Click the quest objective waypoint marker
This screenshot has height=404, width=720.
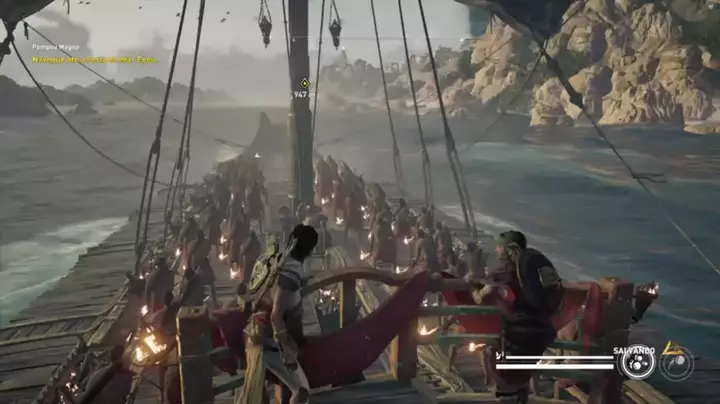click(x=304, y=83)
